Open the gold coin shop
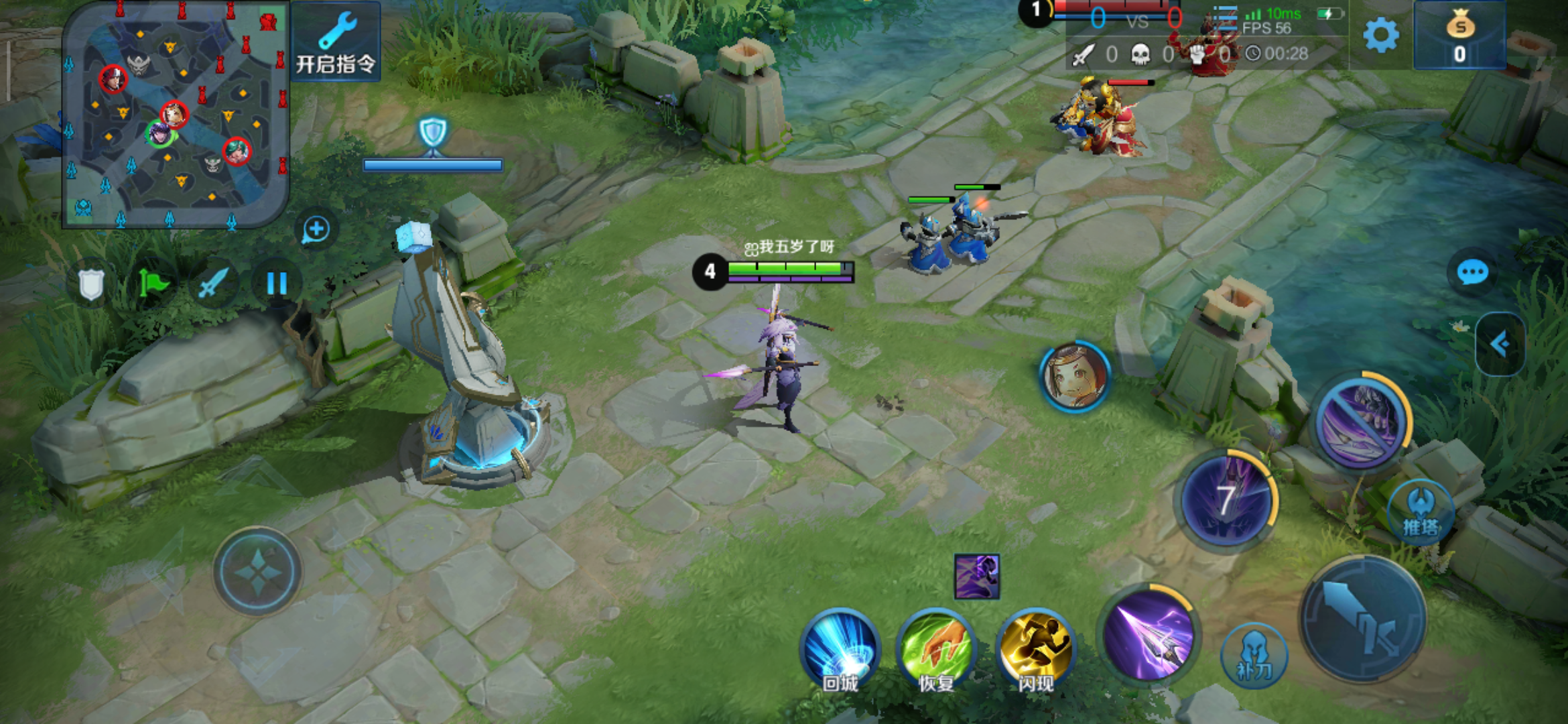Screen dimensions: 1568x724 [1460, 36]
